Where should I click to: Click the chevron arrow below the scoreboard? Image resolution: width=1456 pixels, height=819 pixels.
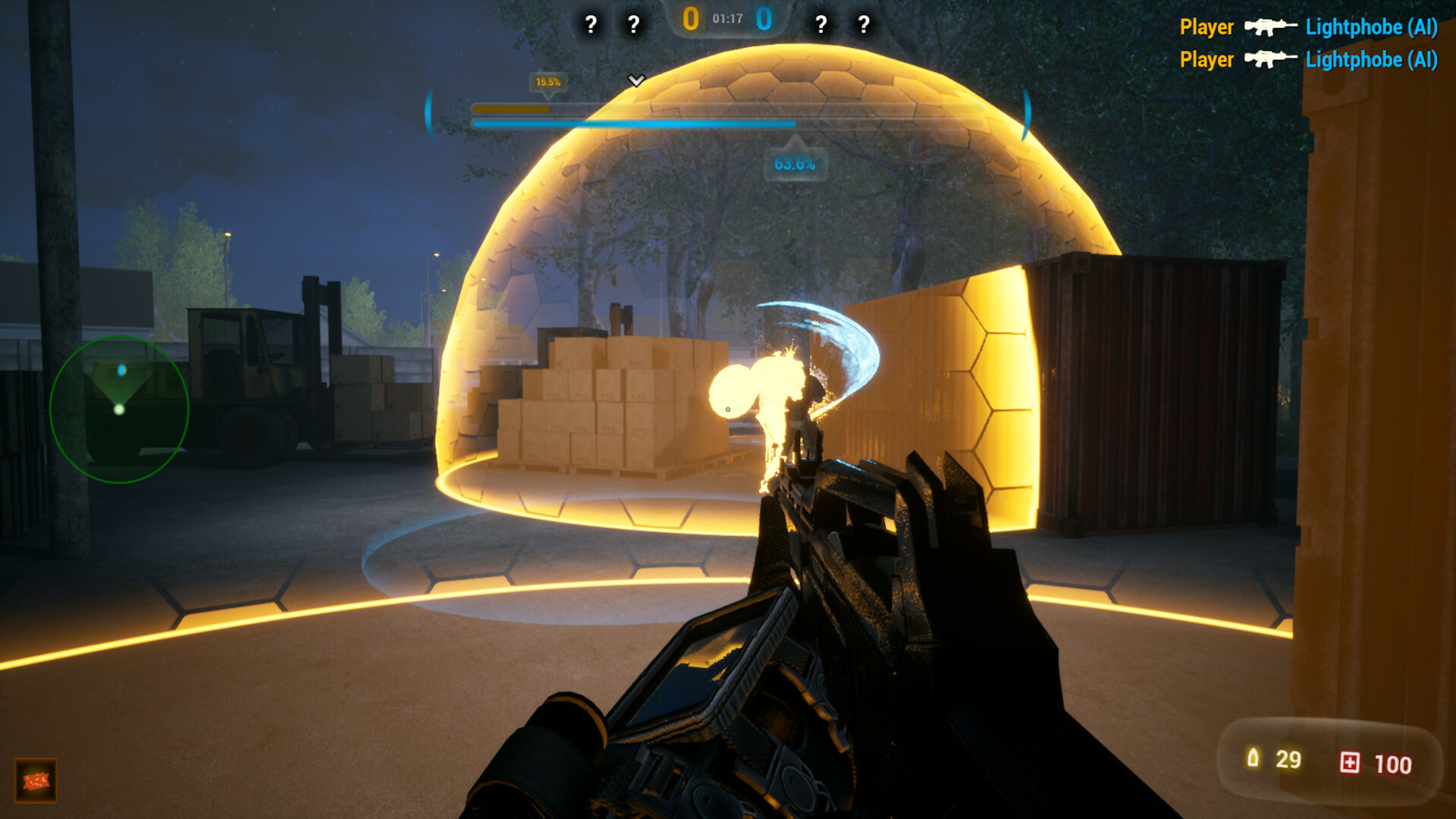[x=637, y=78]
